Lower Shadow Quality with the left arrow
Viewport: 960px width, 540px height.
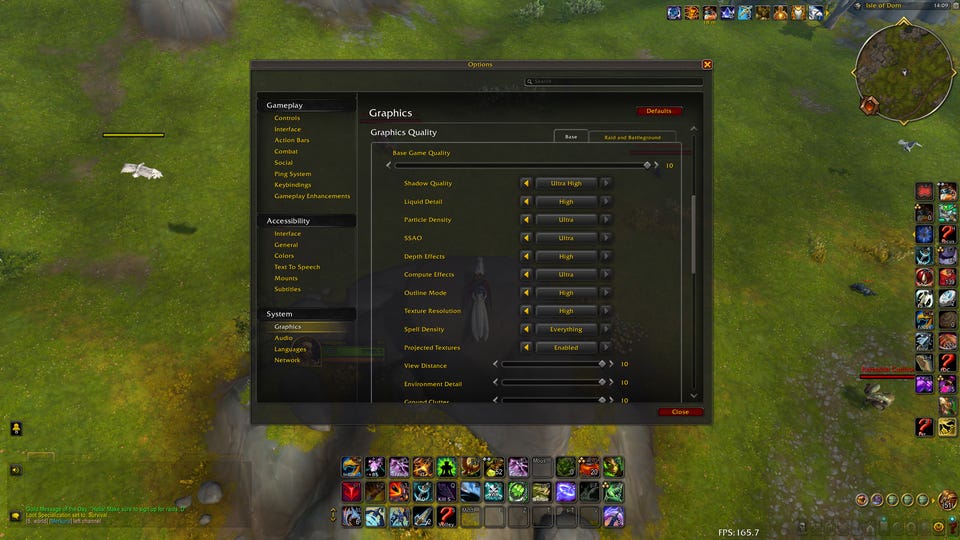point(526,183)
